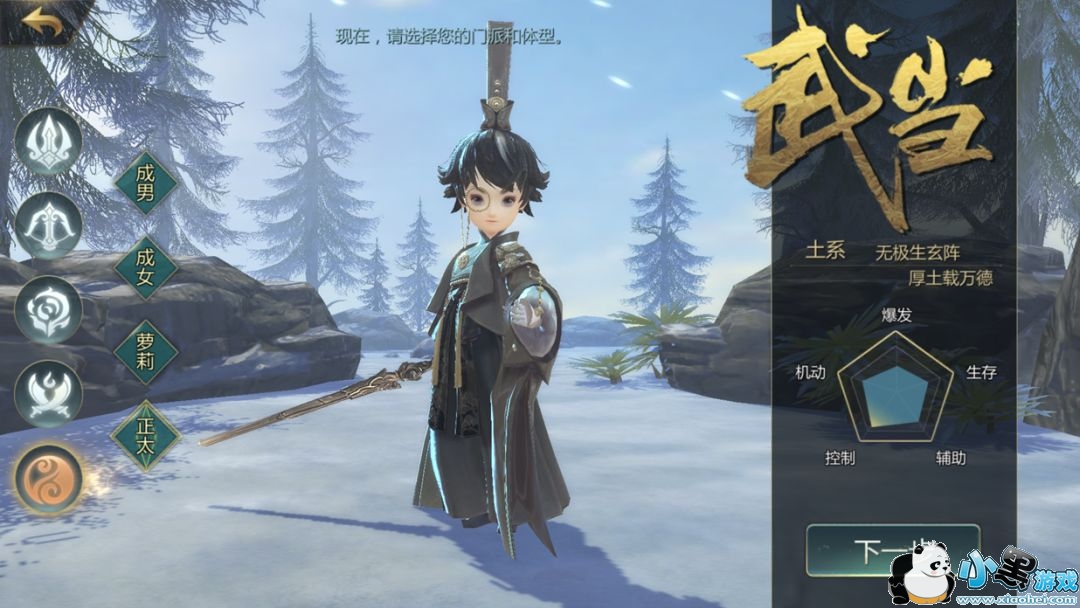1080x608 pixels.
Task: Select the crossed blades and flame sect icon
Action: pos(48,394)
